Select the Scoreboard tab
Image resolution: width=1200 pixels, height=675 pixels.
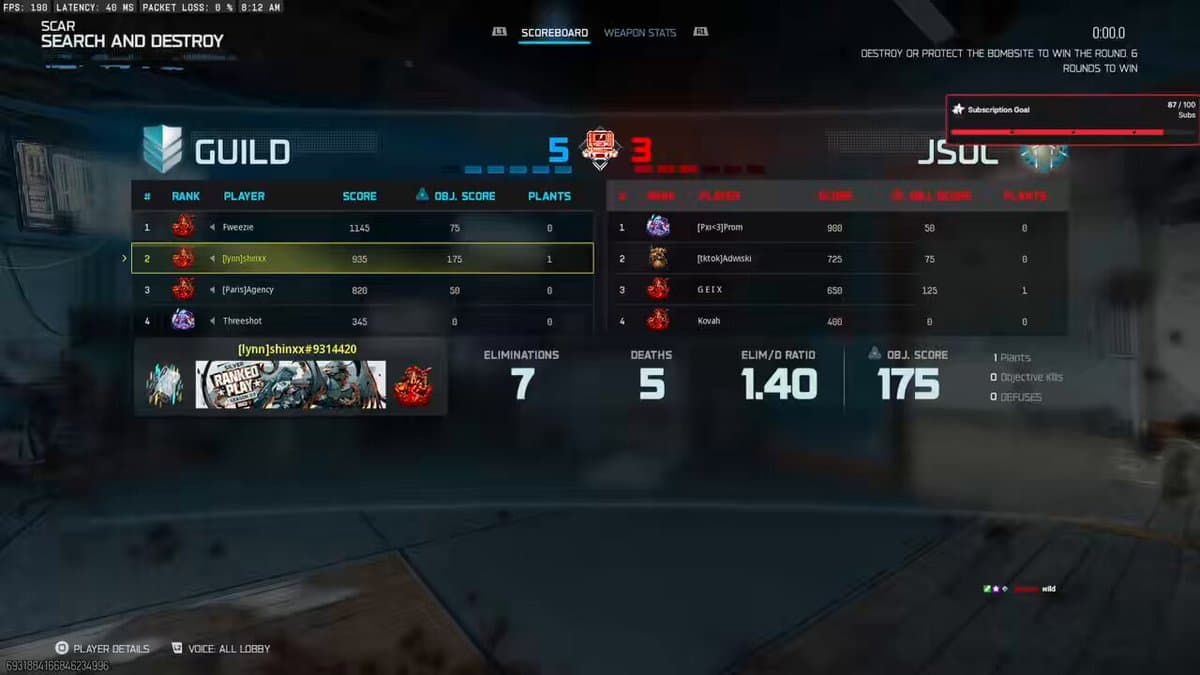pos(554,33)
